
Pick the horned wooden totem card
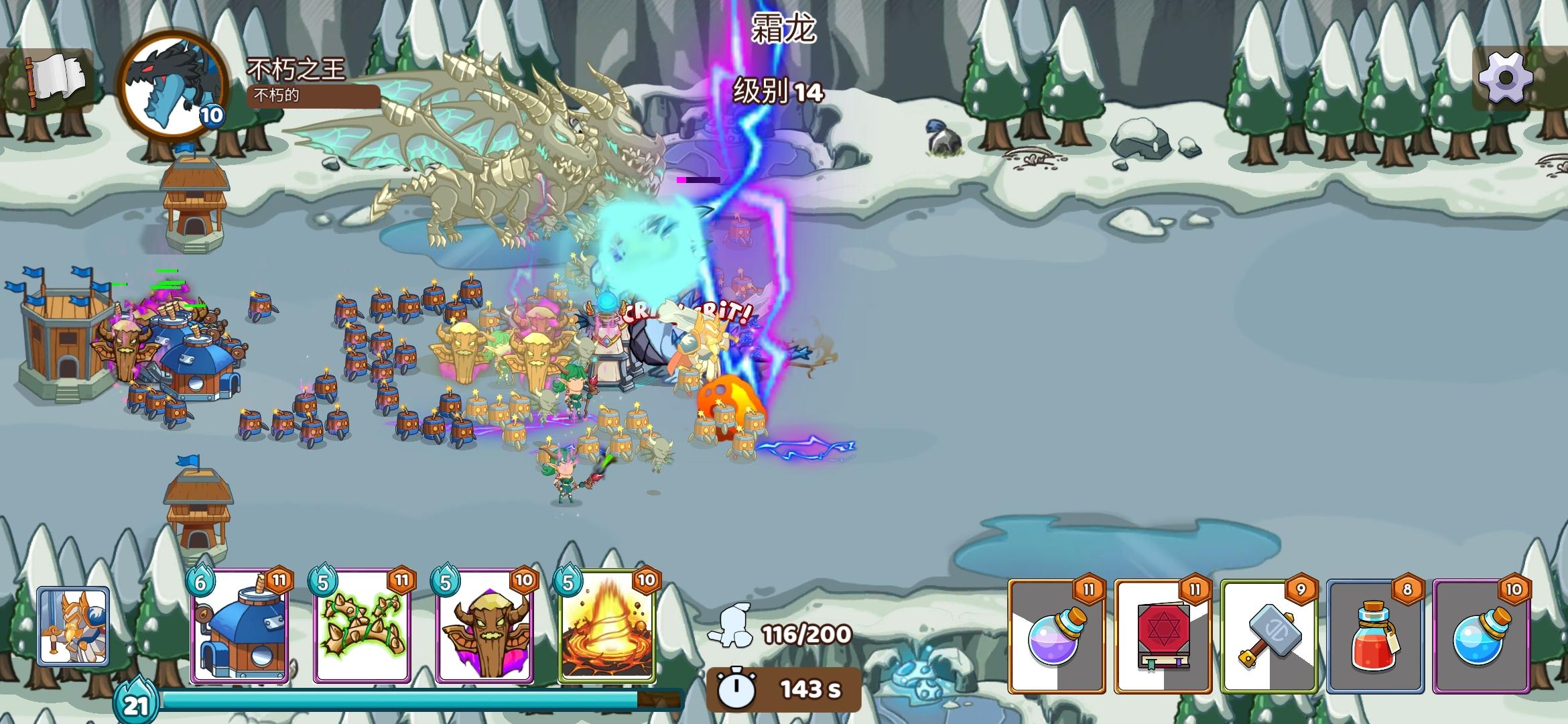(485, 627)
